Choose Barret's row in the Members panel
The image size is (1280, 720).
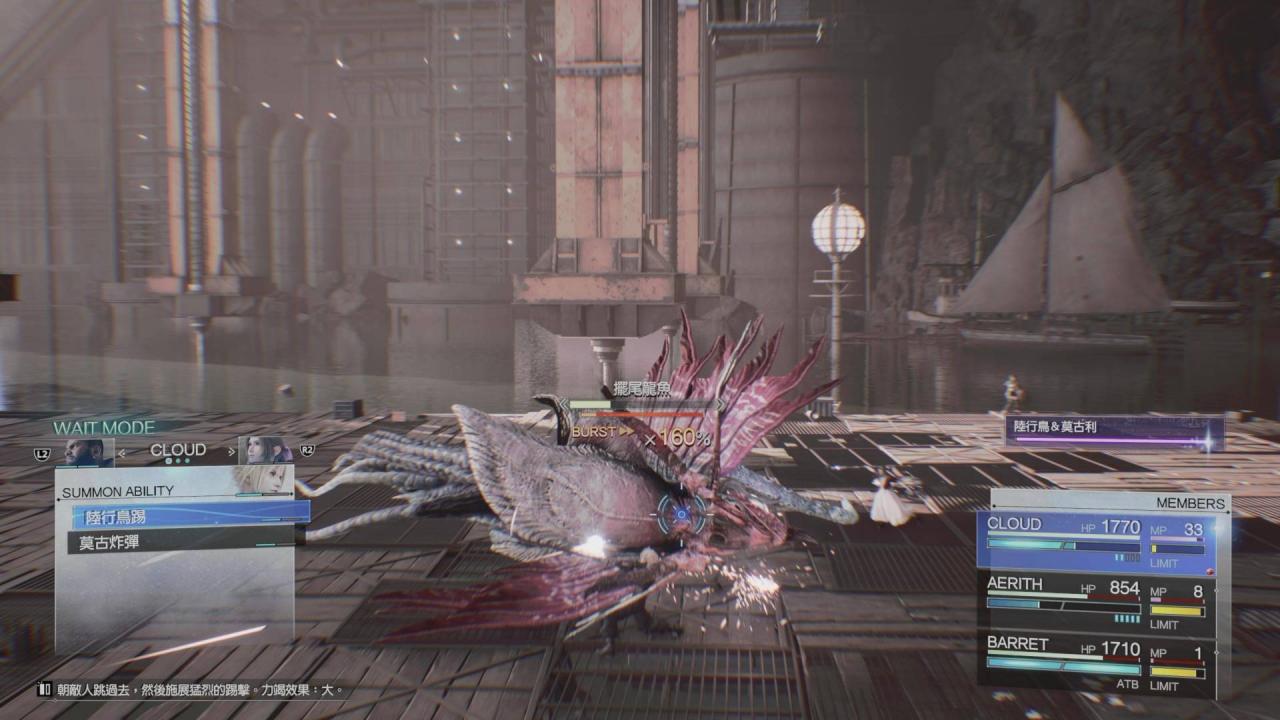(x=1097, y=659)
